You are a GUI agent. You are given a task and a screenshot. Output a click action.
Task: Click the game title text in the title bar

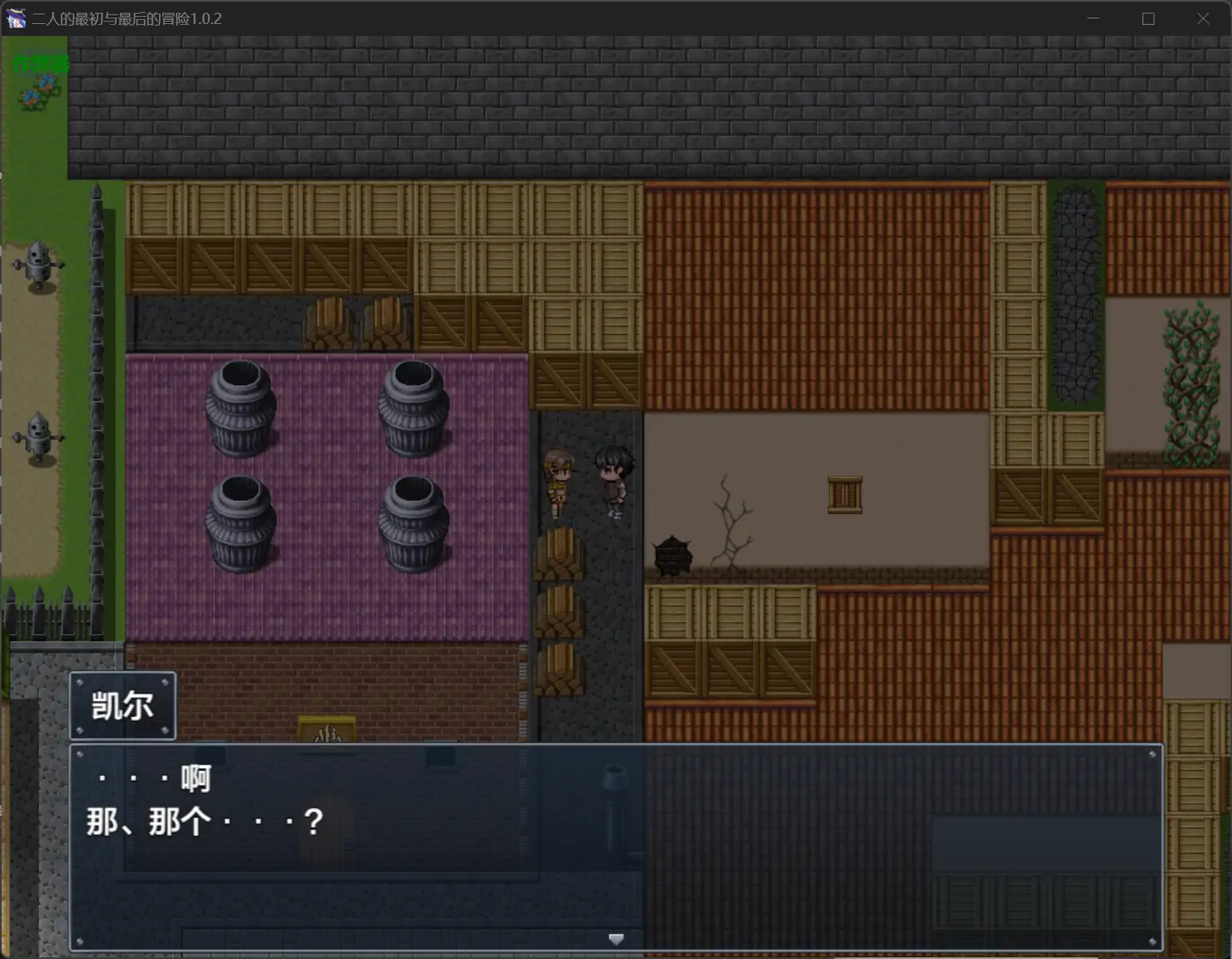[x=125, y=18]
